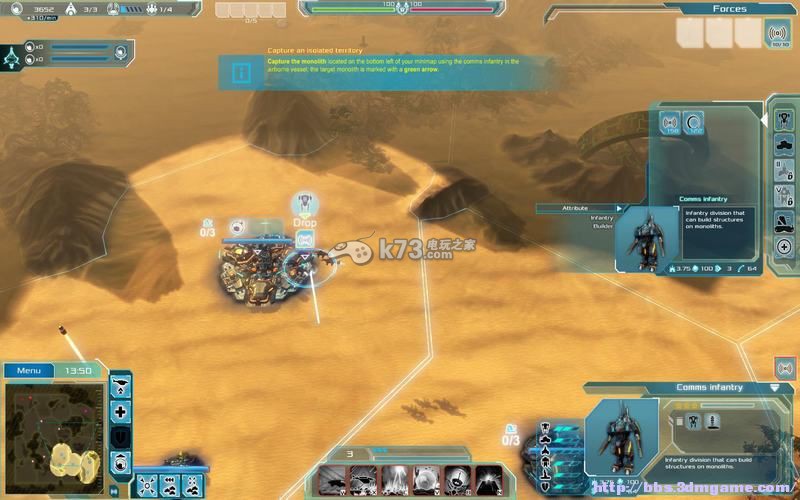Collapse the Comms infantry panel dropdown arrow
The image size is (800, 500).
(x=774, y=387)
